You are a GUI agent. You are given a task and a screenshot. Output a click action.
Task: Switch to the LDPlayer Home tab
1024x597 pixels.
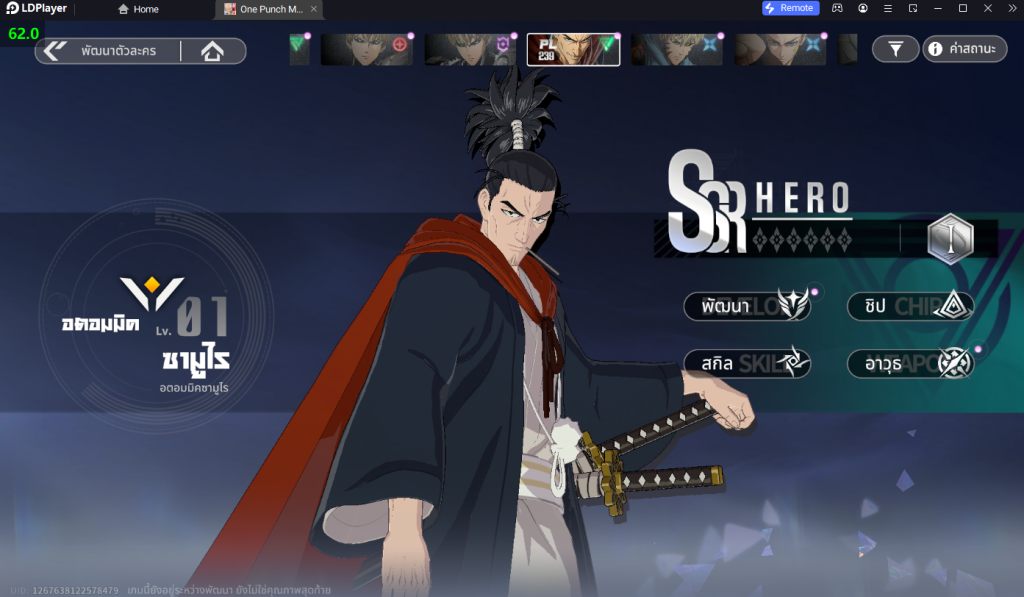[138, 9]
